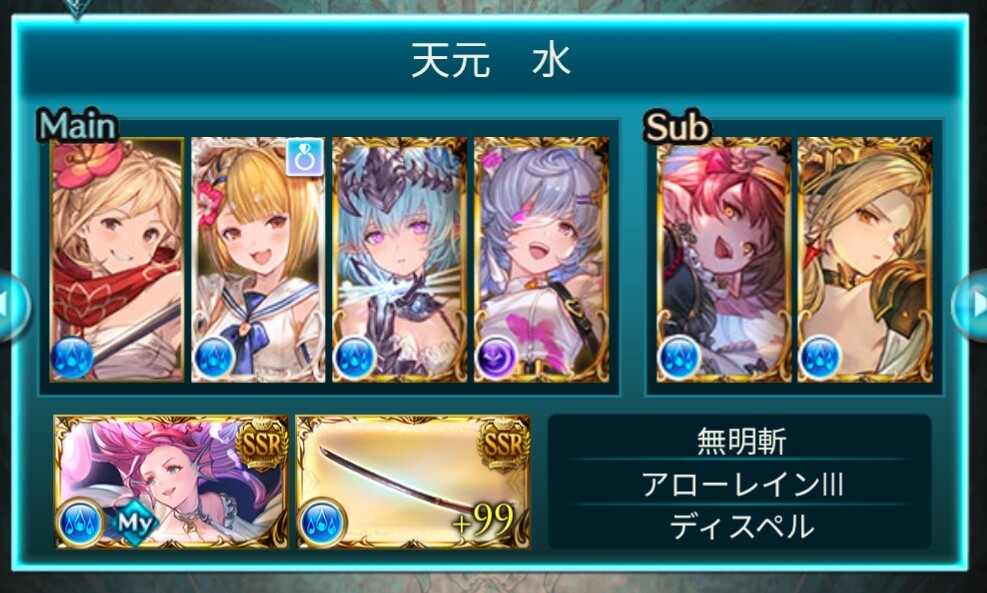Open the red-haired sub member card
This screenshot has width=987, height=593.
[x=723, y=260]
